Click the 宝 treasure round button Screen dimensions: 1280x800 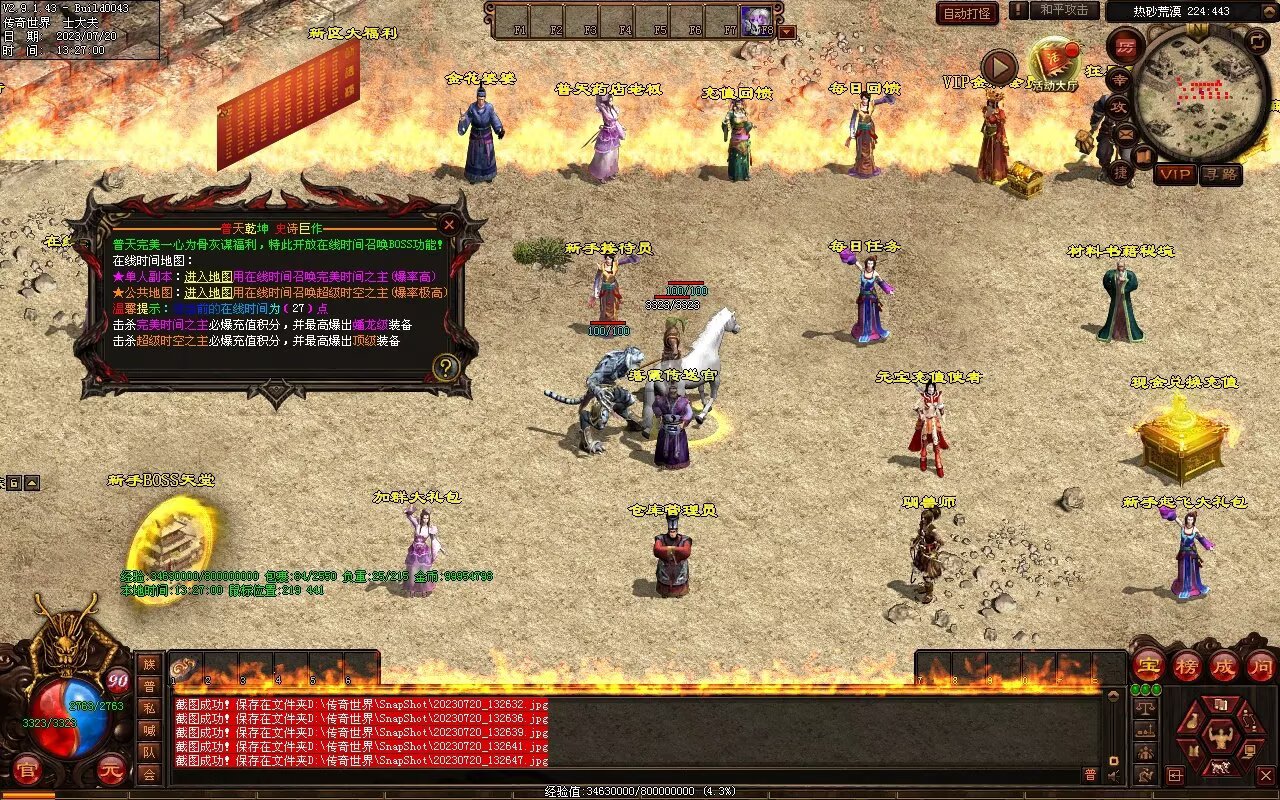[x=1148, y=665]
